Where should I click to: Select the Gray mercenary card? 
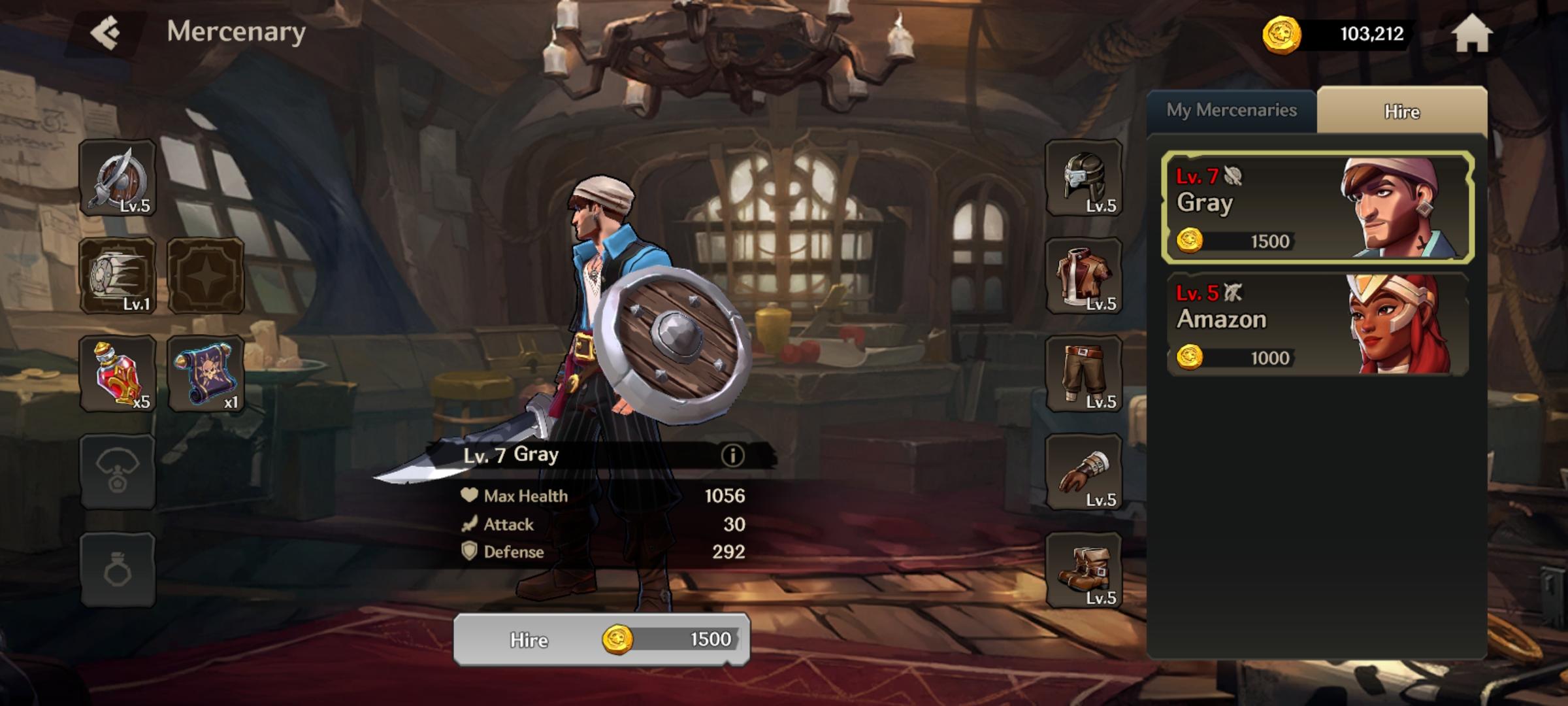point(1317,207)
